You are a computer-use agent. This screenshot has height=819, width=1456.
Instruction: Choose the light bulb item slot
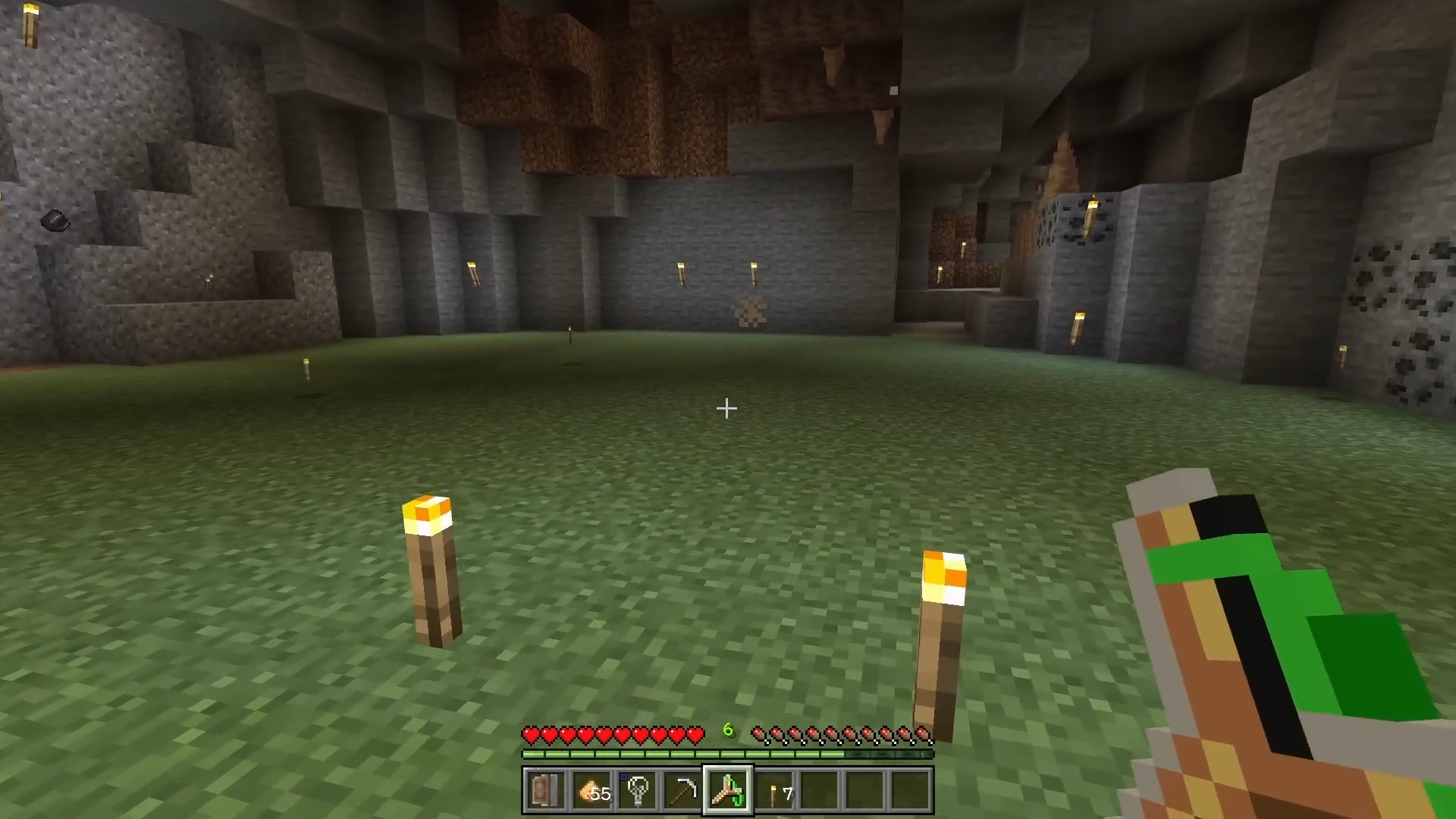tap(637, 791)
